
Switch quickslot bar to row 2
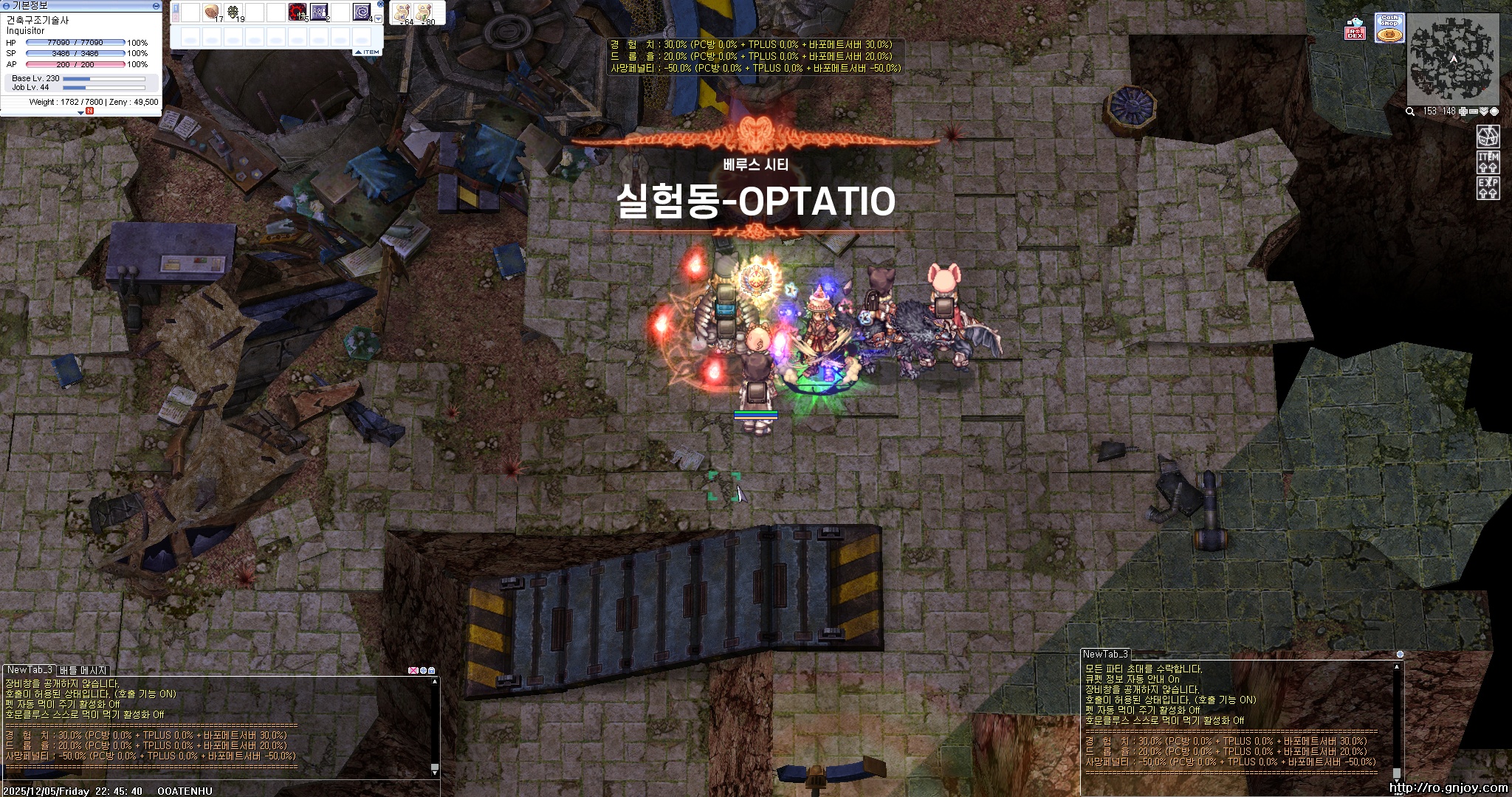tap(175, 18)
